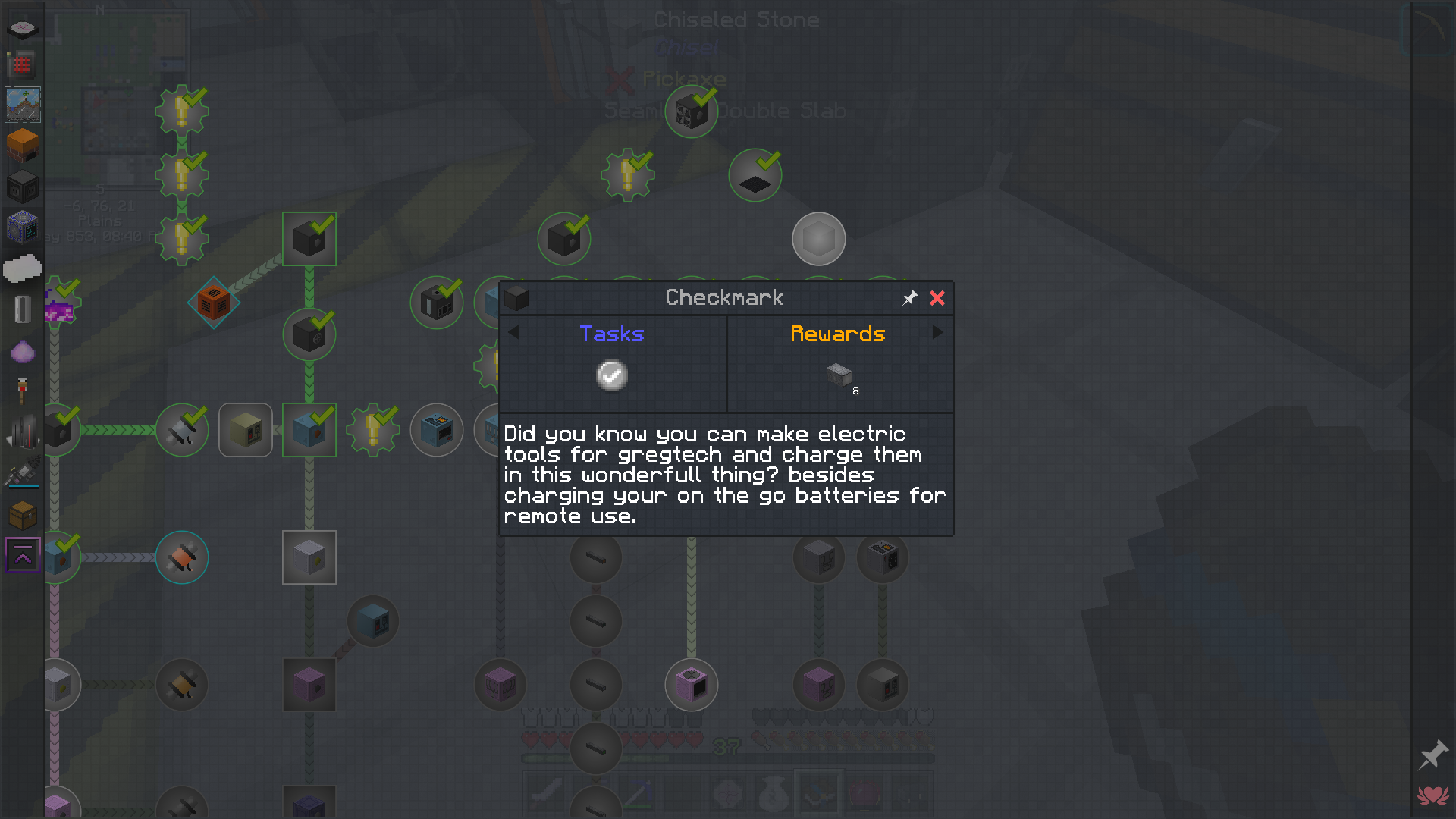Open the wooden chest chapter in the sidebar
The height and width of the screenshot is (819, 1456).
(22, 515)
